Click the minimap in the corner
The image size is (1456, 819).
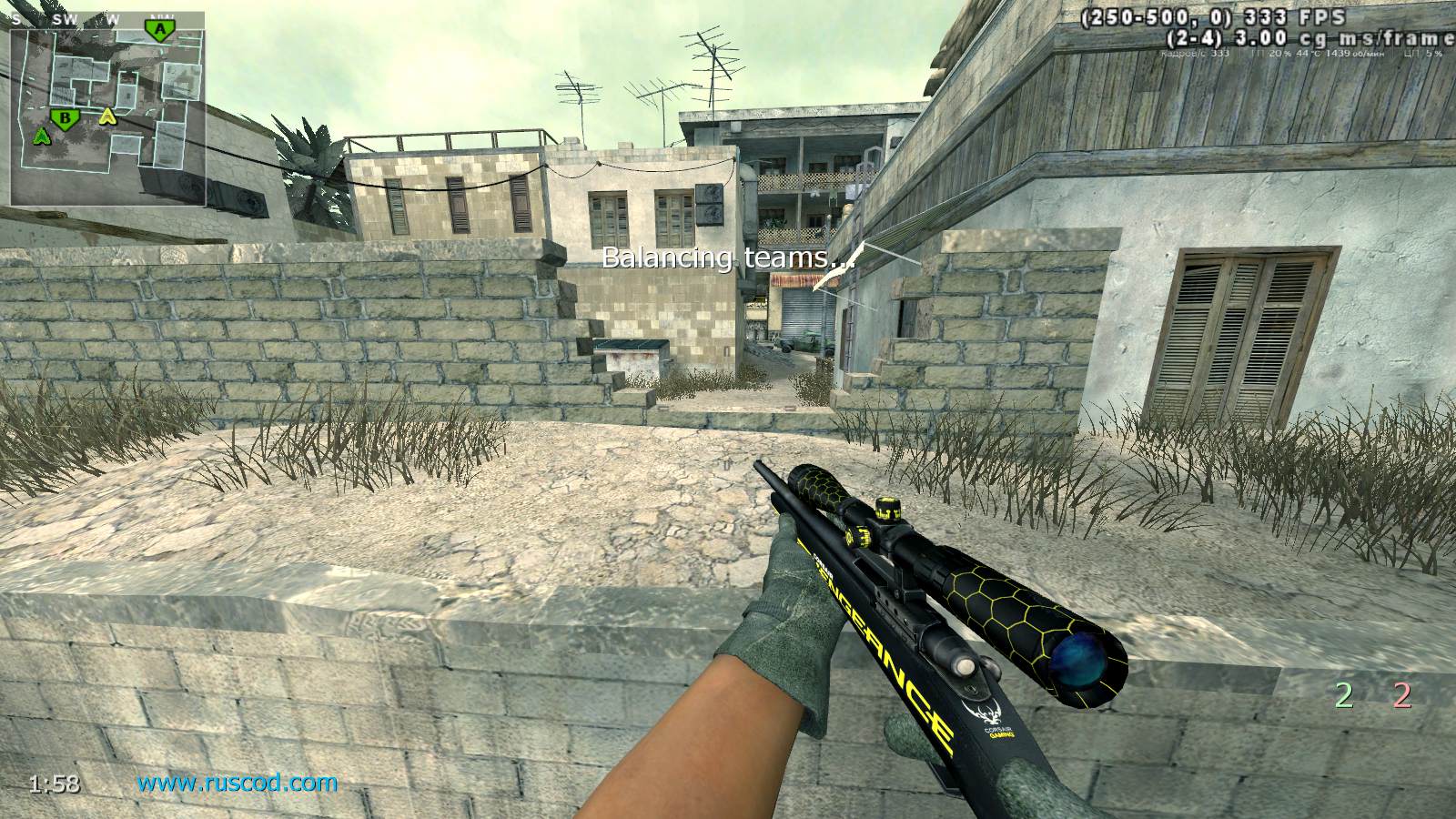[x=107, y=109]
